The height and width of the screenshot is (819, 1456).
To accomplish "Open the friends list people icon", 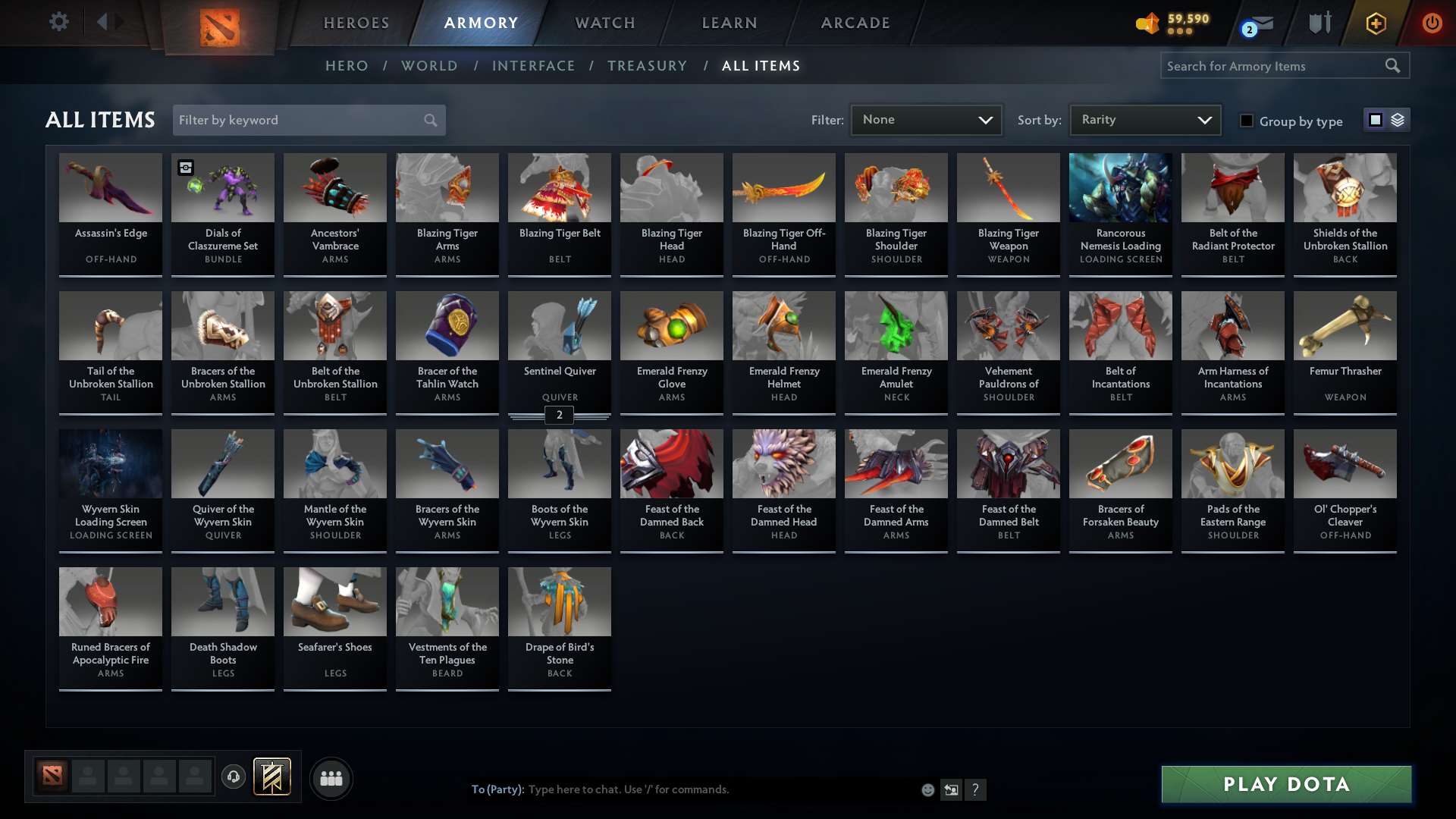I will [330, 778].
